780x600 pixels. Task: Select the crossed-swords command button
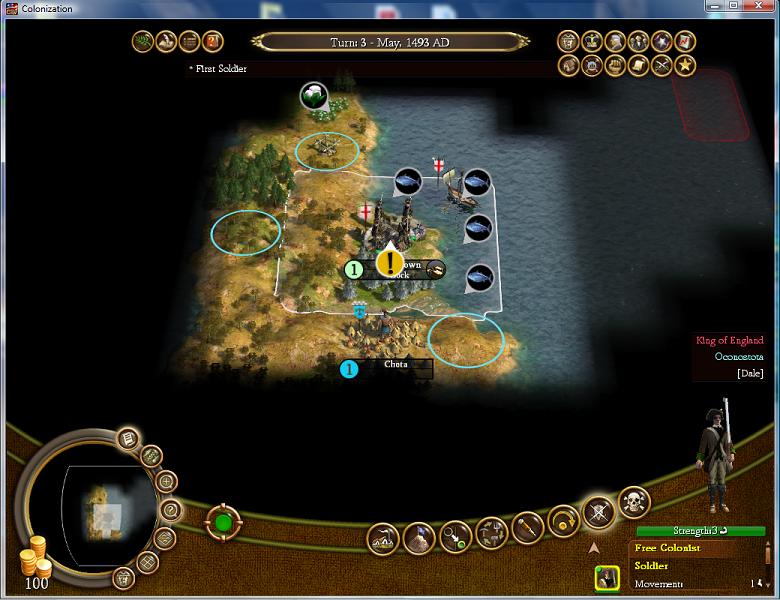[x=598, y=511]
